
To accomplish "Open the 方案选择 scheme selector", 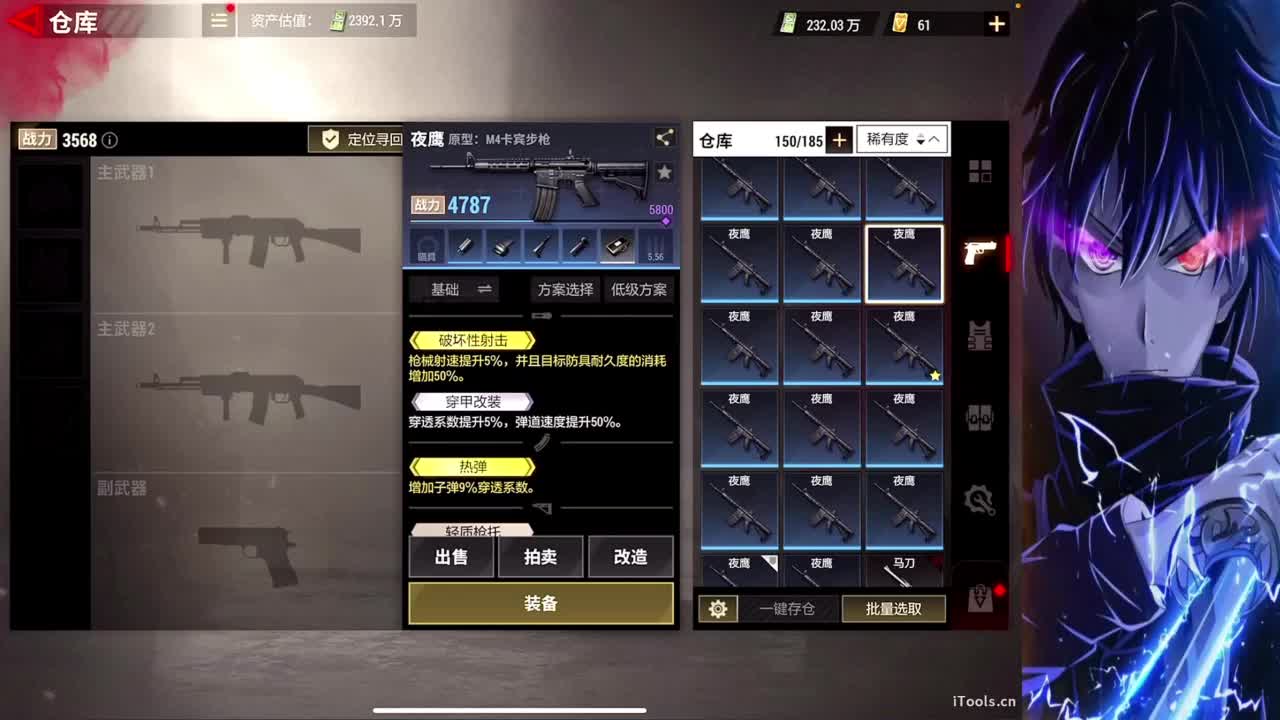I will pos(566,289).
